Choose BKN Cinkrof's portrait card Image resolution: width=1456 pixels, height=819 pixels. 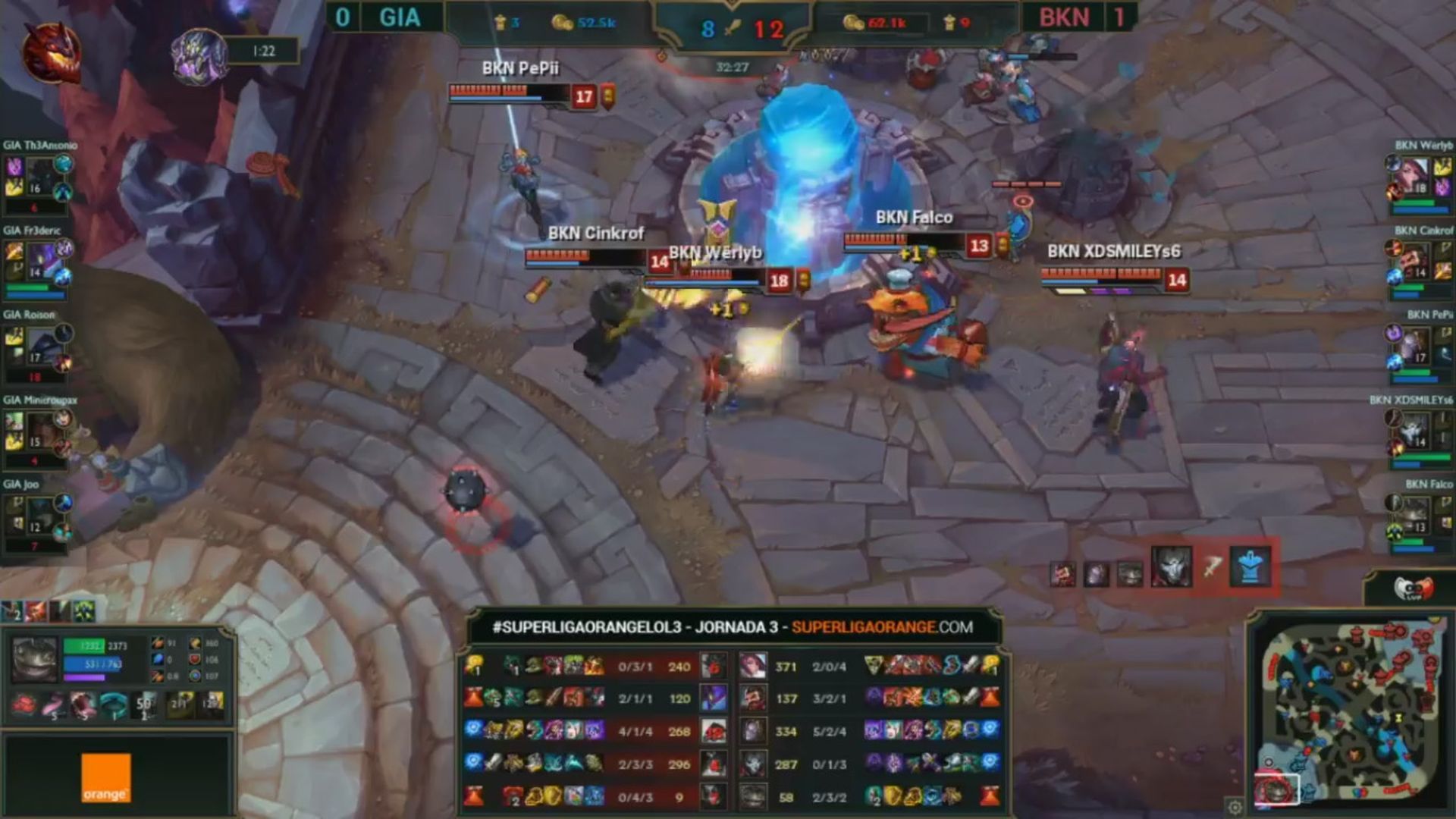(x=1420, y=262)
